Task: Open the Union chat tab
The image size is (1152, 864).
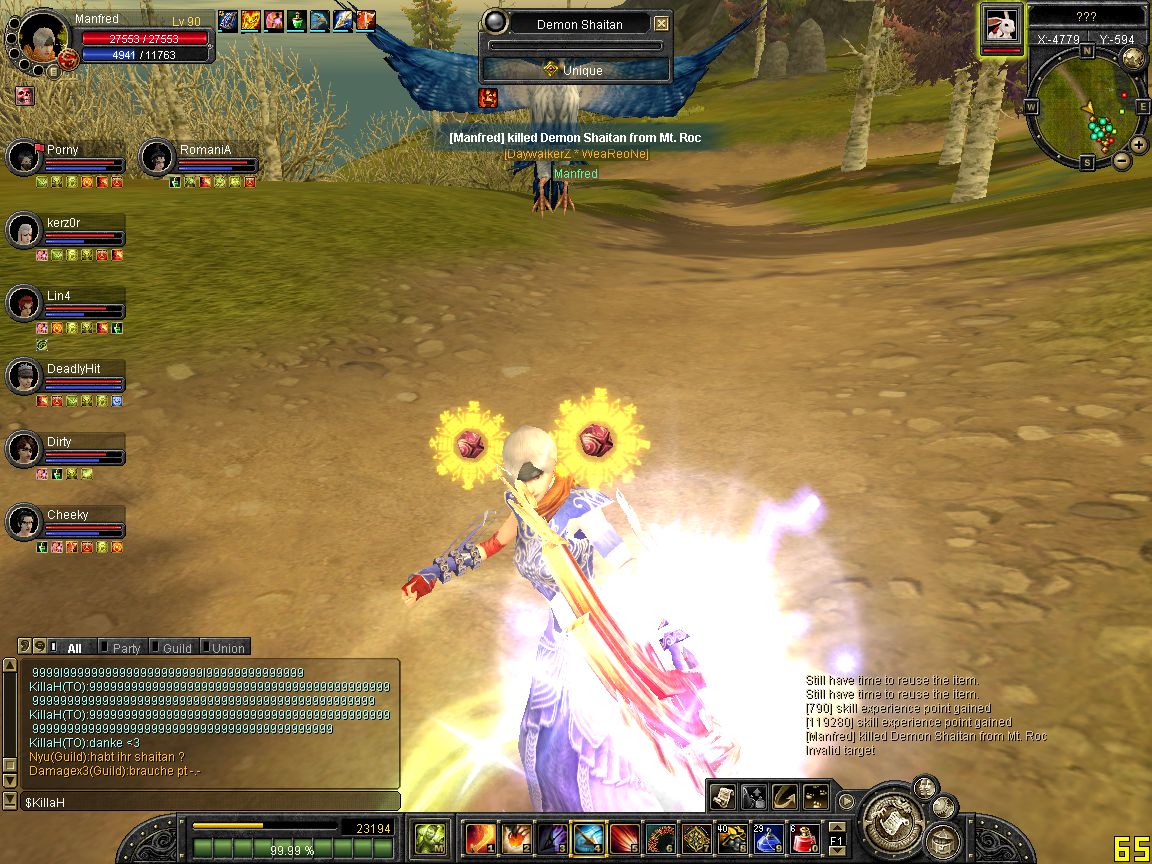Action: click(228, 648)
